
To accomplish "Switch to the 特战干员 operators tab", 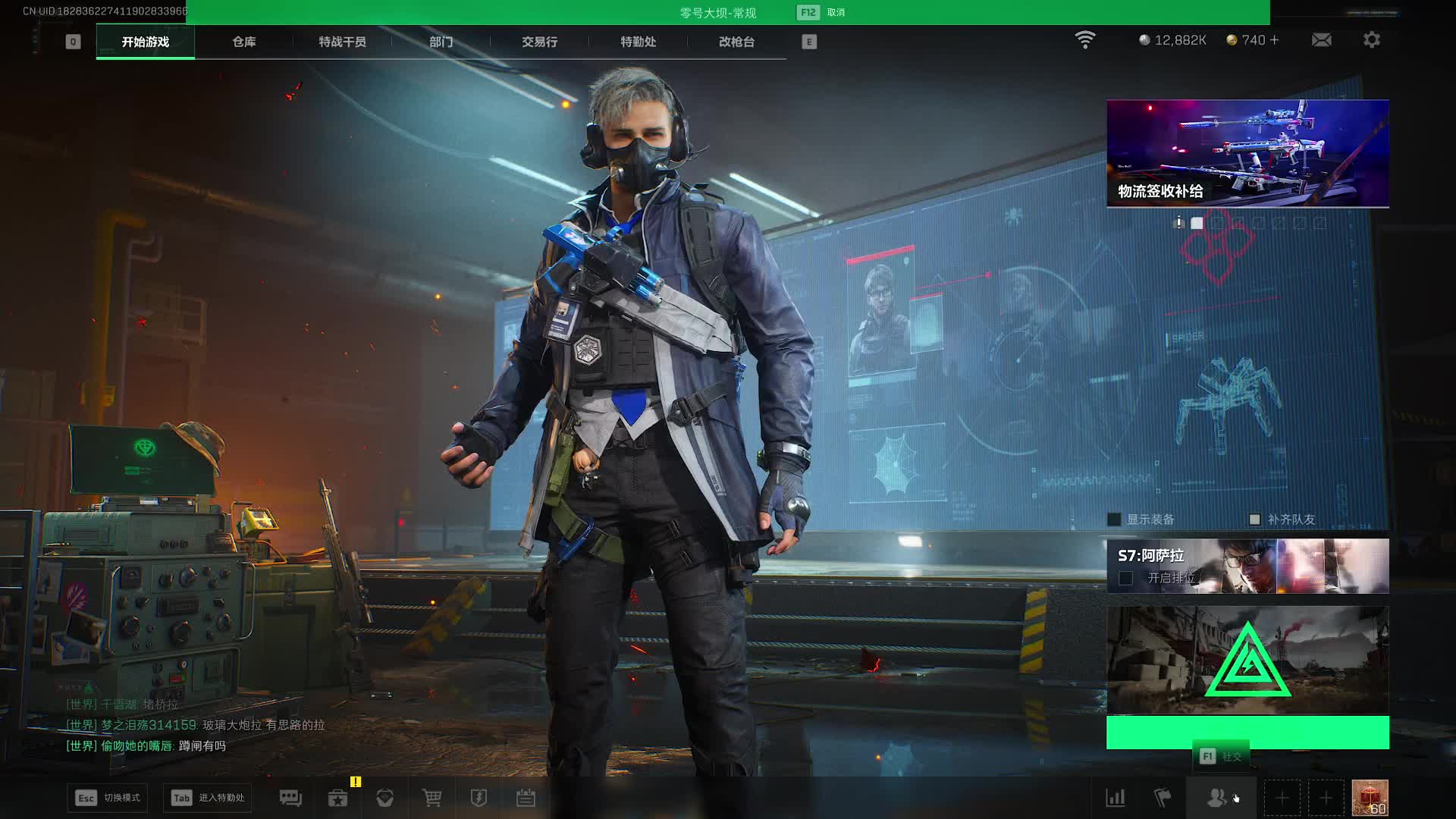I will (342, 42).
